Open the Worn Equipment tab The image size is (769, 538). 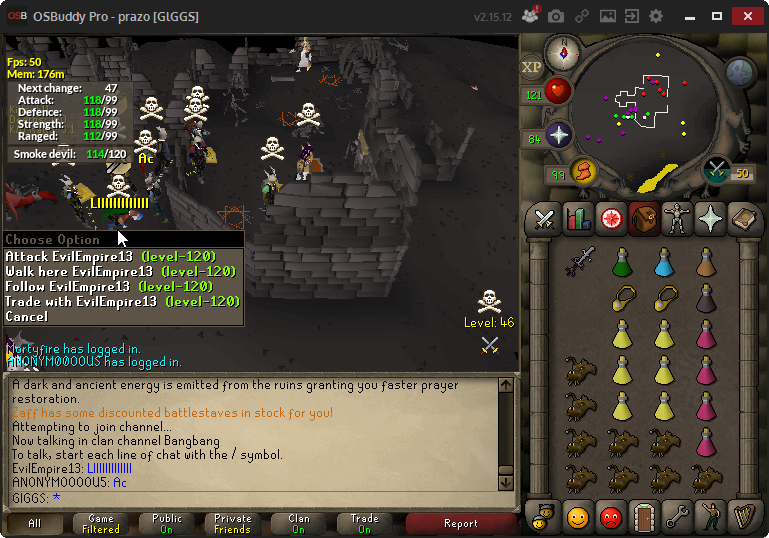point(677,218)
